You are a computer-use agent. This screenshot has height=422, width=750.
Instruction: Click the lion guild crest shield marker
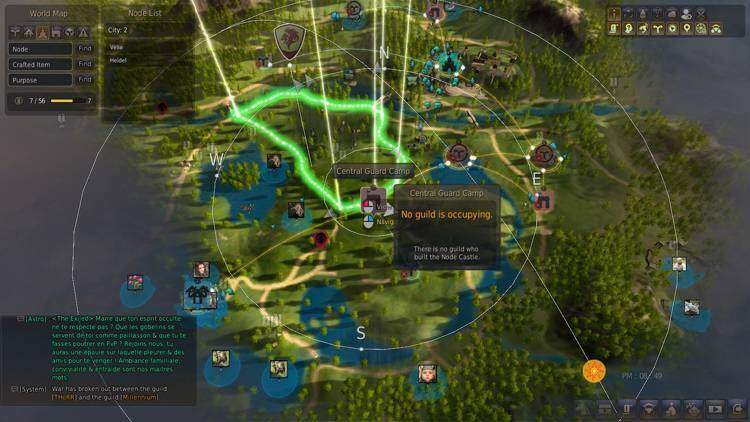tap(288, 40)
